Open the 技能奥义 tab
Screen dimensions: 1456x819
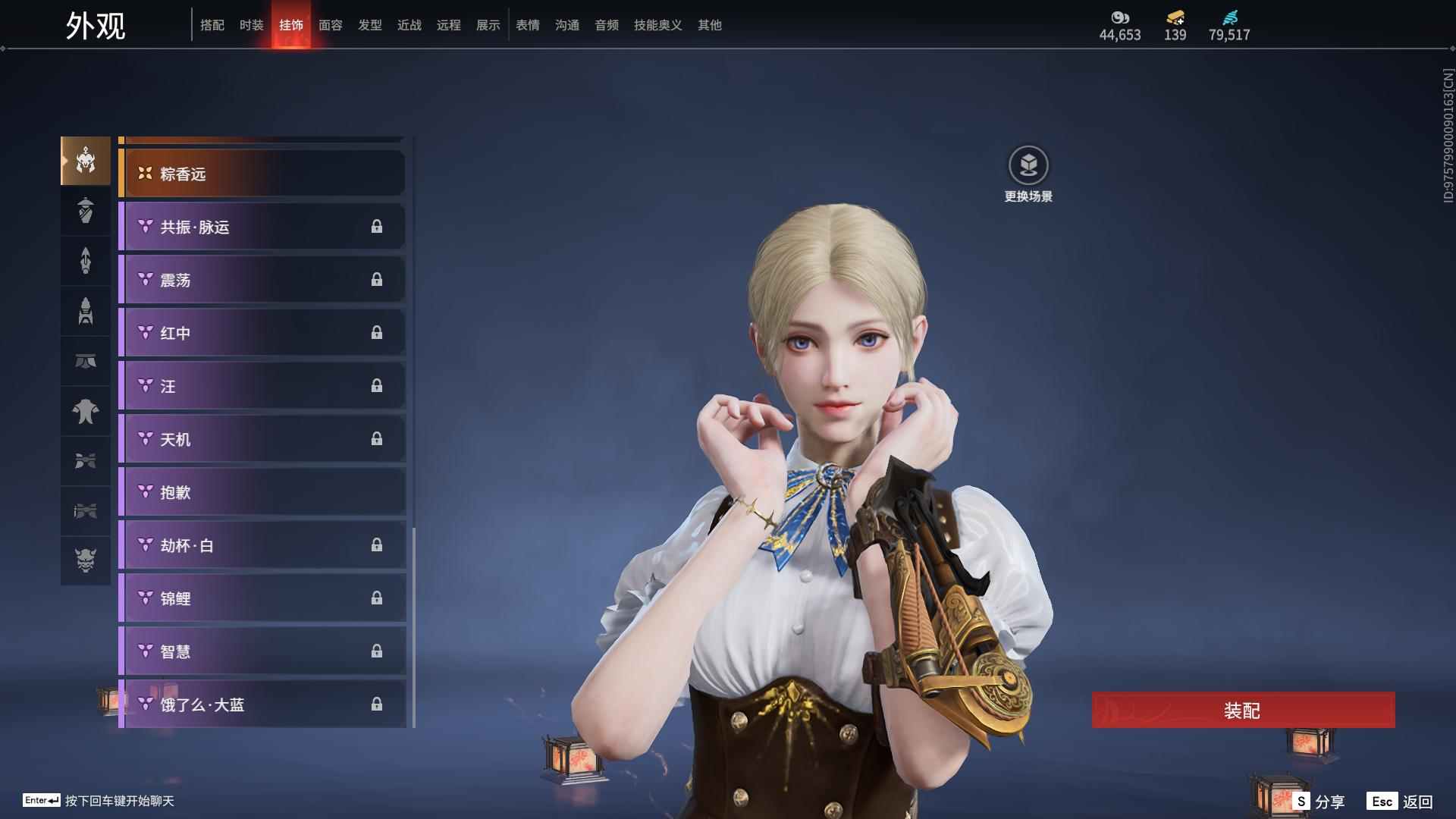point(657,25)
